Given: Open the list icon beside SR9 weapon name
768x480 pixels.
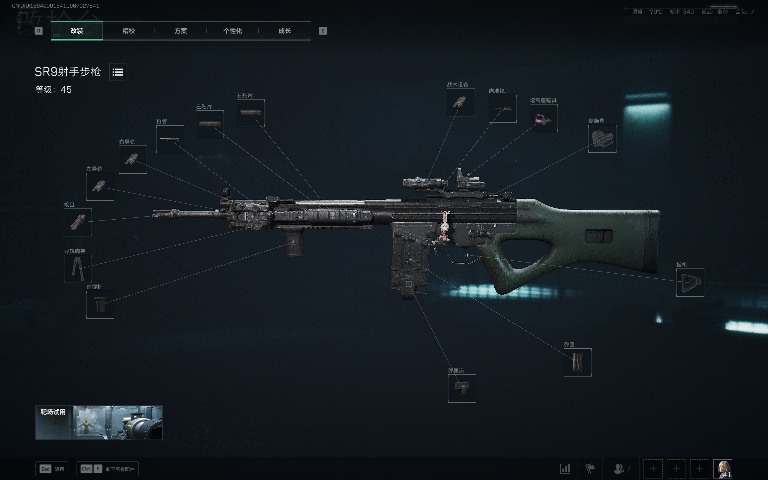Looking at the screenshot, I should pos(118,73).
